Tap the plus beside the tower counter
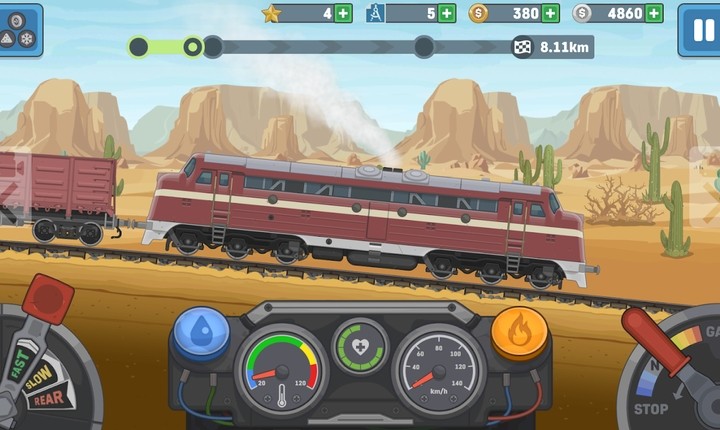Screen dimensions: 720x430 click(446, 13)
